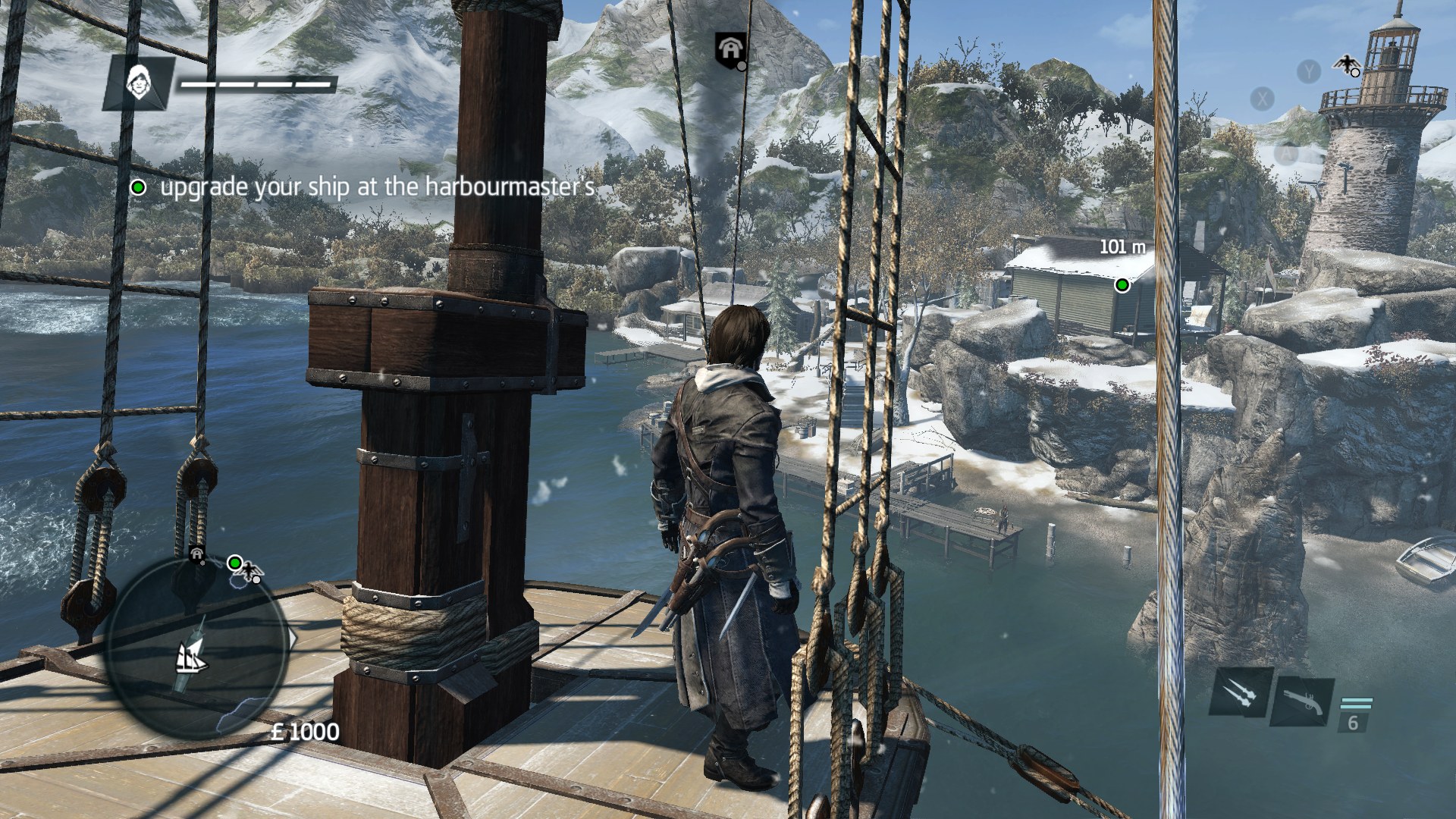Screen dimensions: 1456x819
Task: Click the hooded assassin portrait icon
Action: pos(139,82)
